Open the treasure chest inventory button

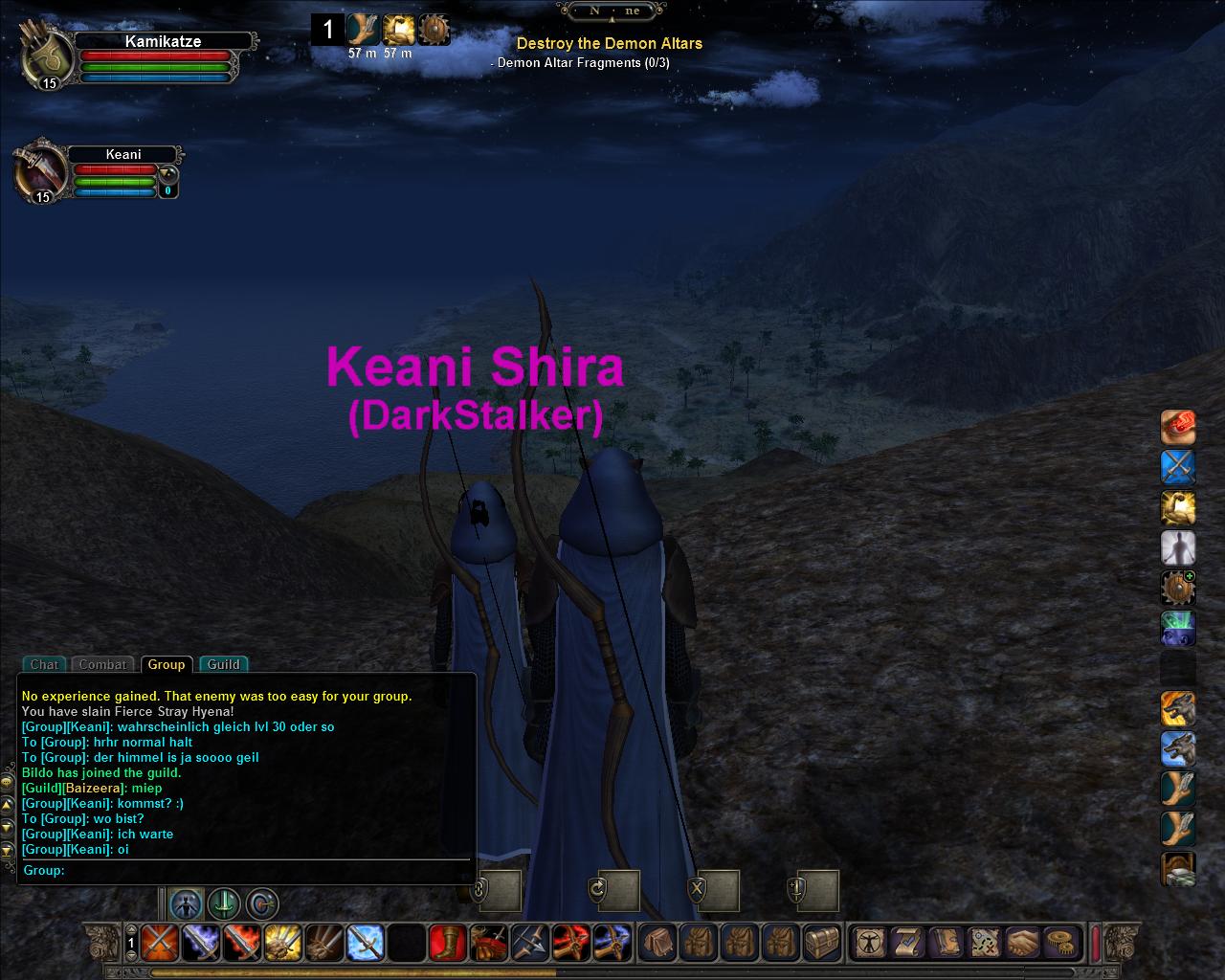822,943
